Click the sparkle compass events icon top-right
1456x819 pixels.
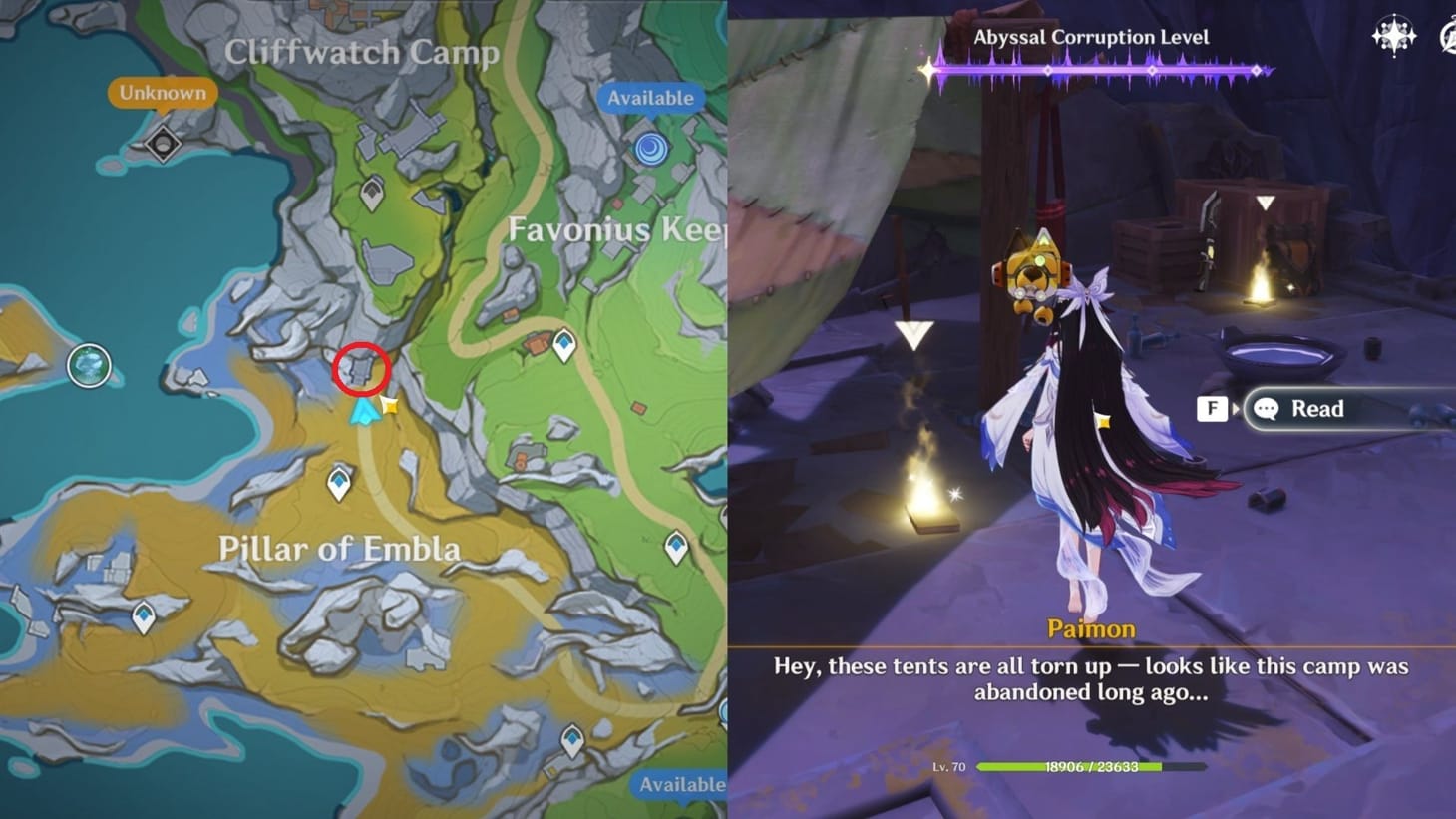pyautogui.click(x=1396, y=33)
